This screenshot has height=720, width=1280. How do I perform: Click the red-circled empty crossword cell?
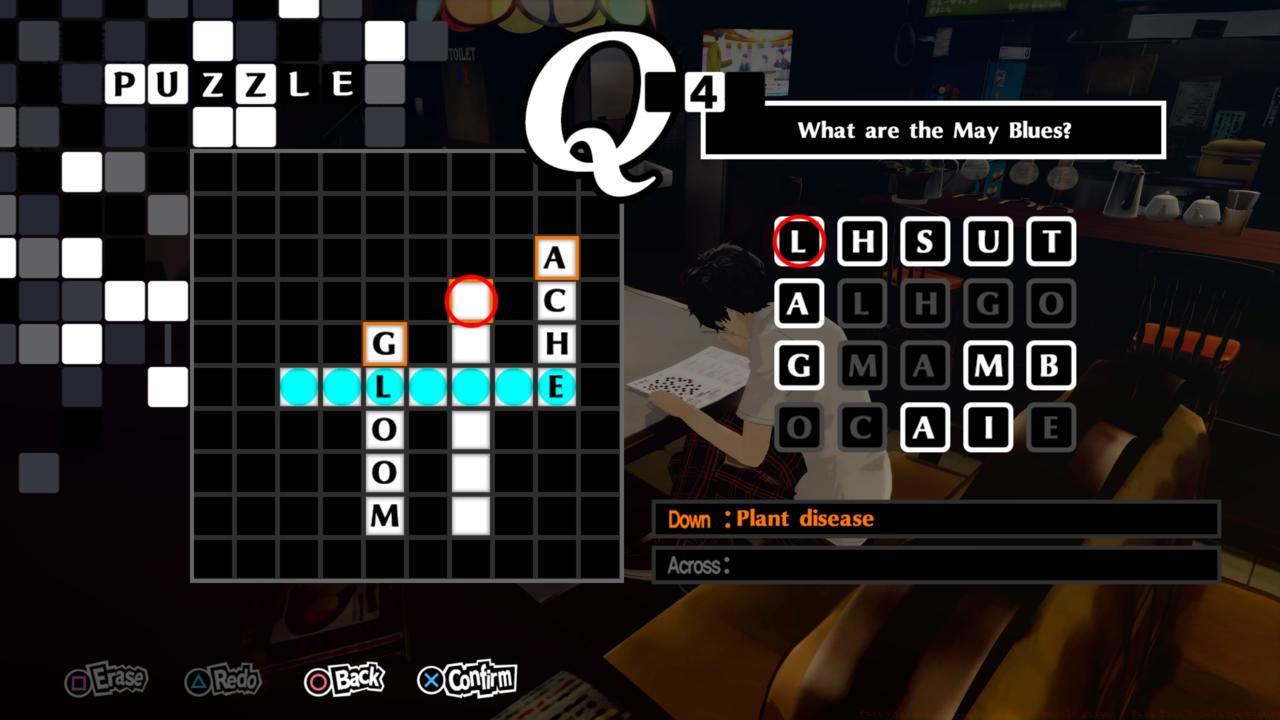coord(469,301)
